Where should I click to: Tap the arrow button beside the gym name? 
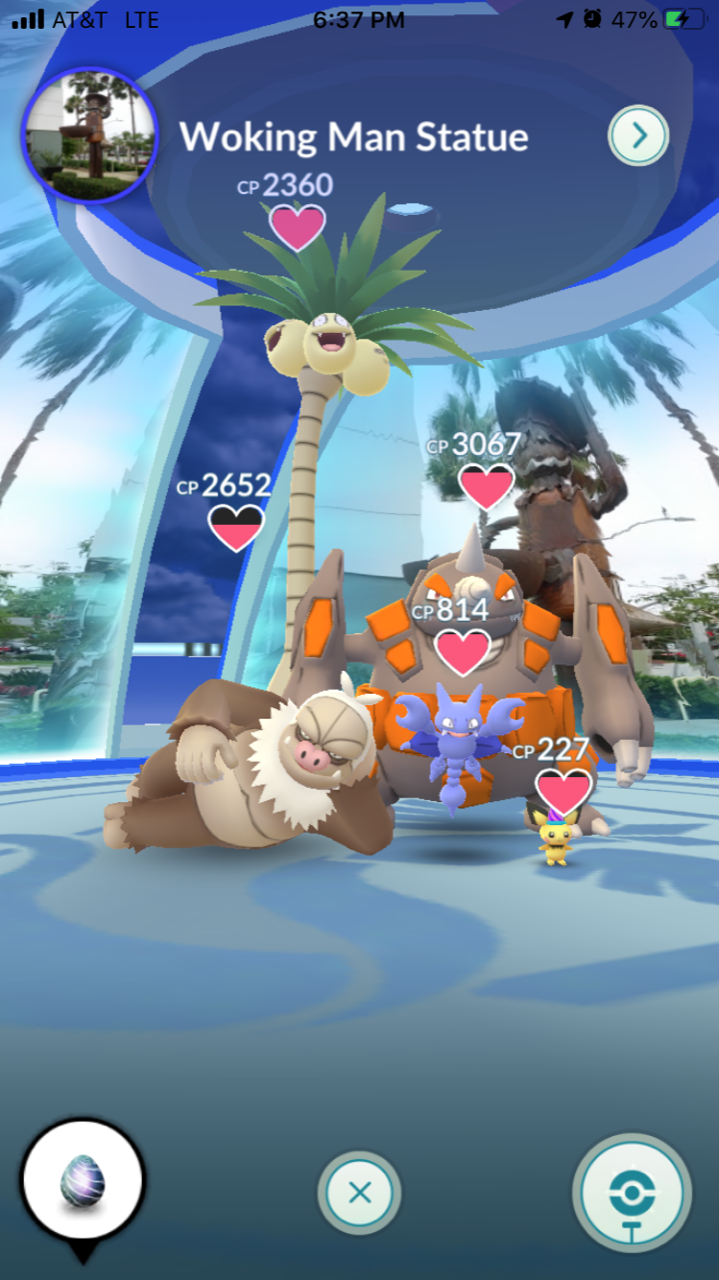tap(638, 135)
